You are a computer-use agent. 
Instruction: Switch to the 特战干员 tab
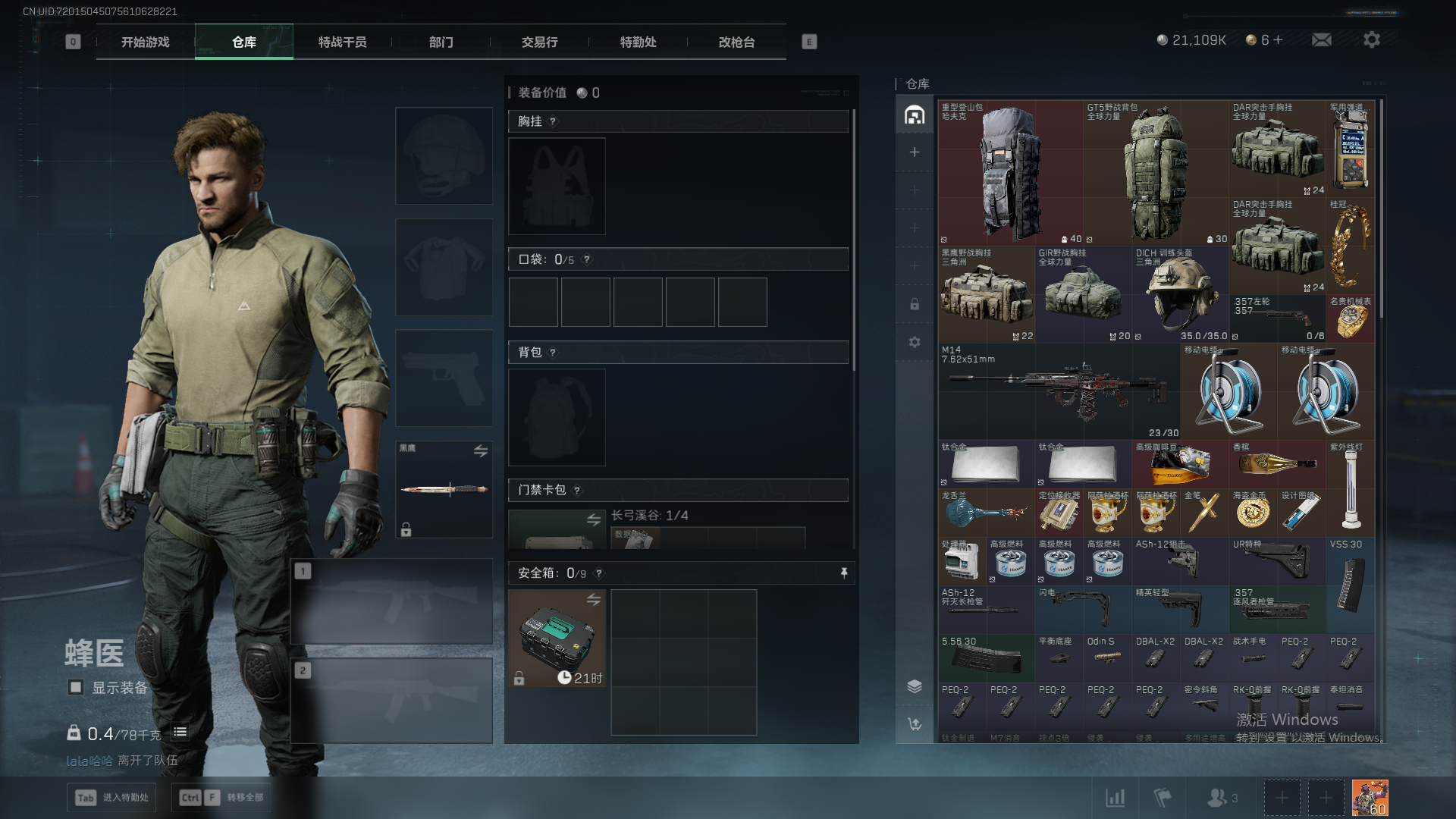pyautogui.click(x=342, y=42)
